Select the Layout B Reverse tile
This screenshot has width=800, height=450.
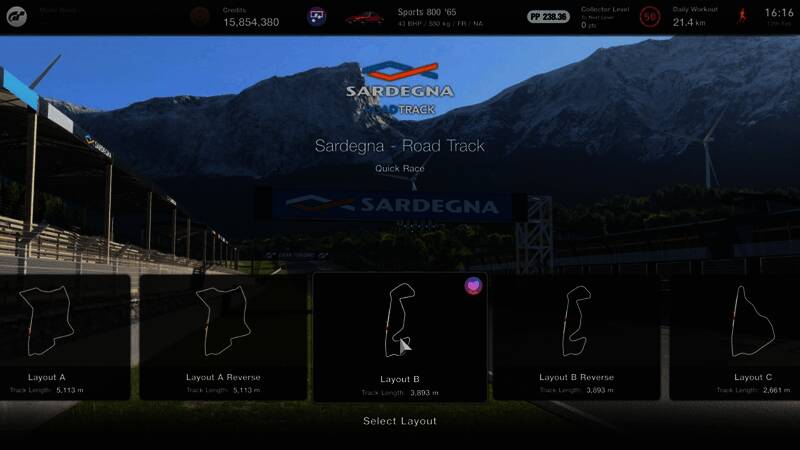coord(576,338)
